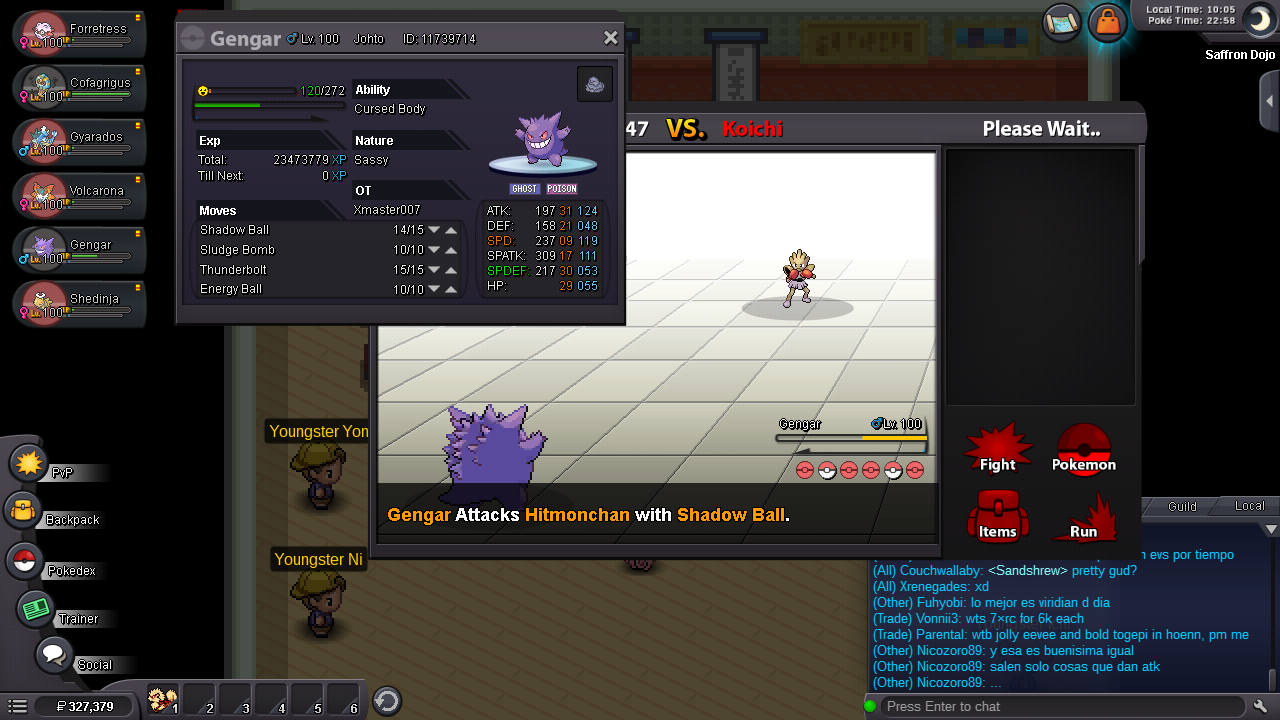The width and height of the screenshot is (1280, 720).
Task: Open the Social menu
Action: pos(53,656)
